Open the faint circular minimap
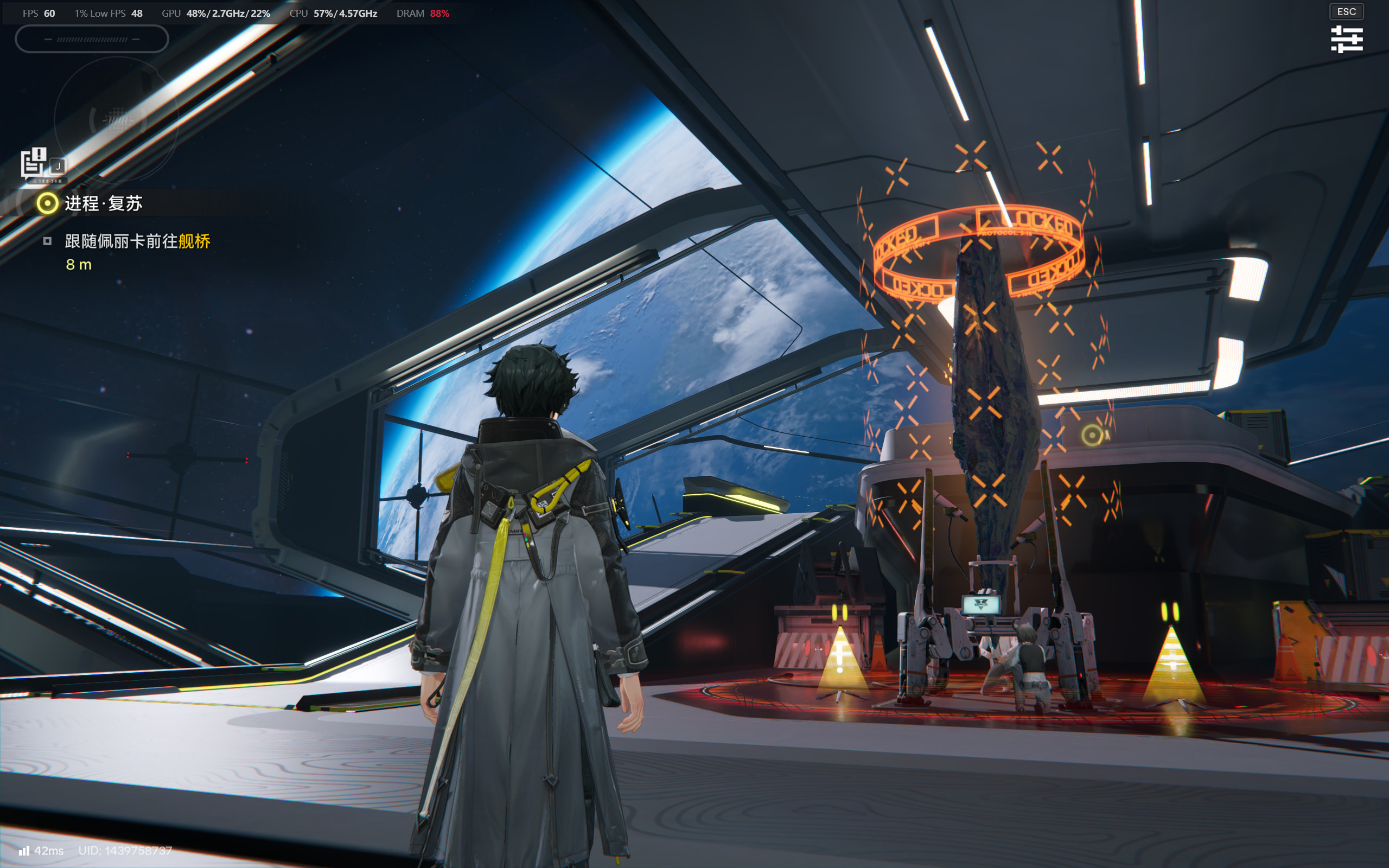This screenshot has height=868, width=1389. [117, 119]
